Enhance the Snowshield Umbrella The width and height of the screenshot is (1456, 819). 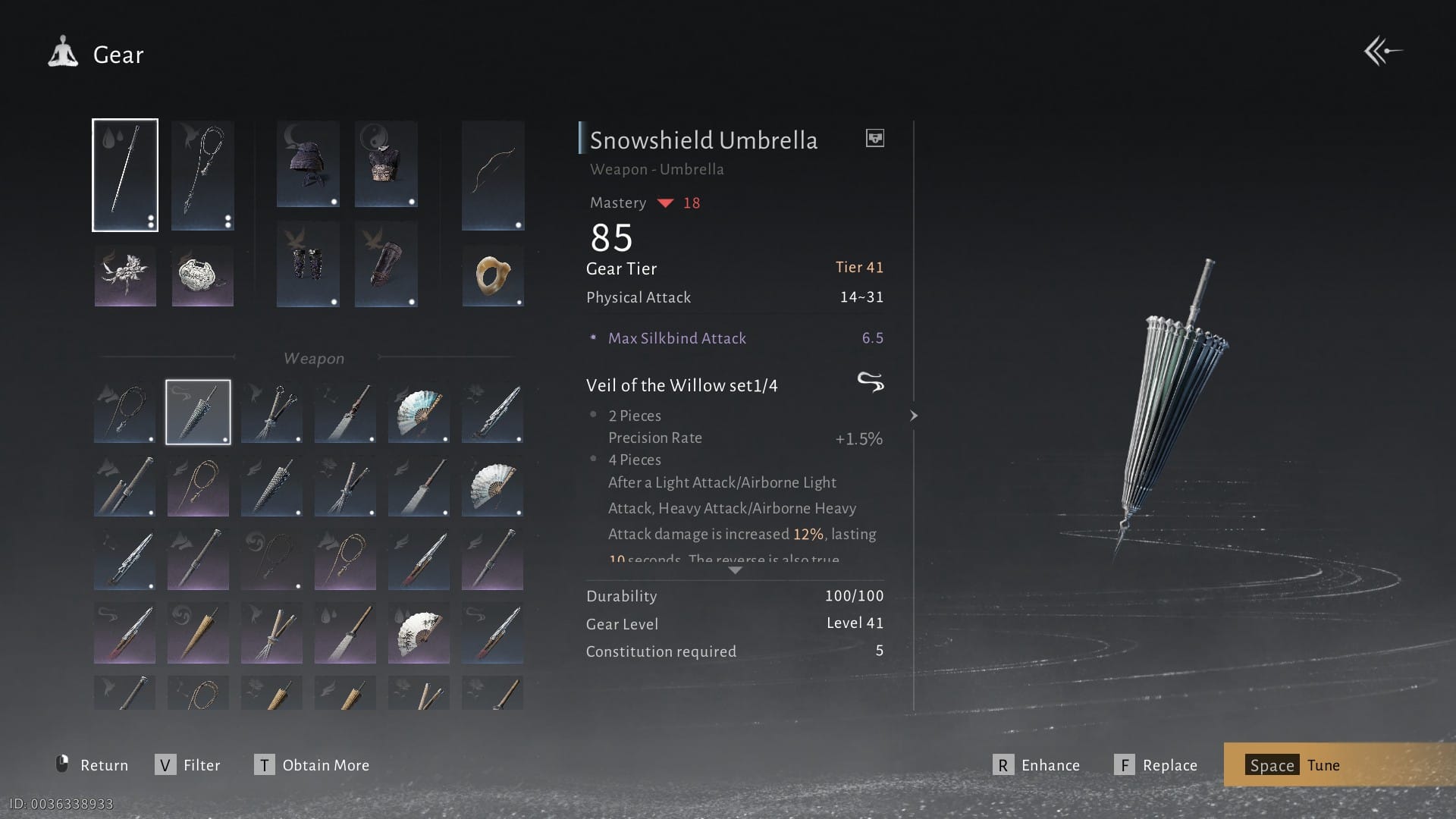click(x=1037, y=765)
